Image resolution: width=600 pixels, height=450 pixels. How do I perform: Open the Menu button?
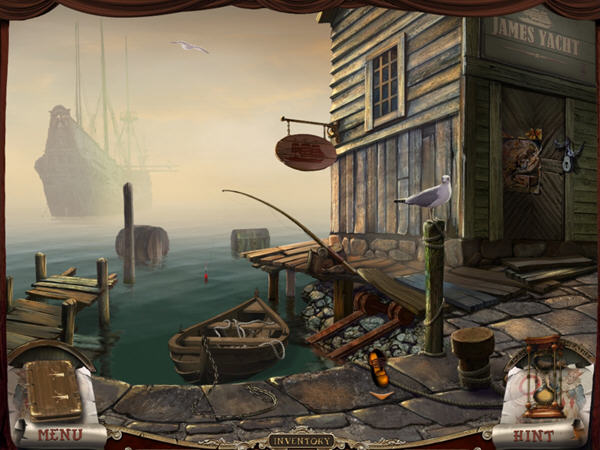tap(60, 433)
